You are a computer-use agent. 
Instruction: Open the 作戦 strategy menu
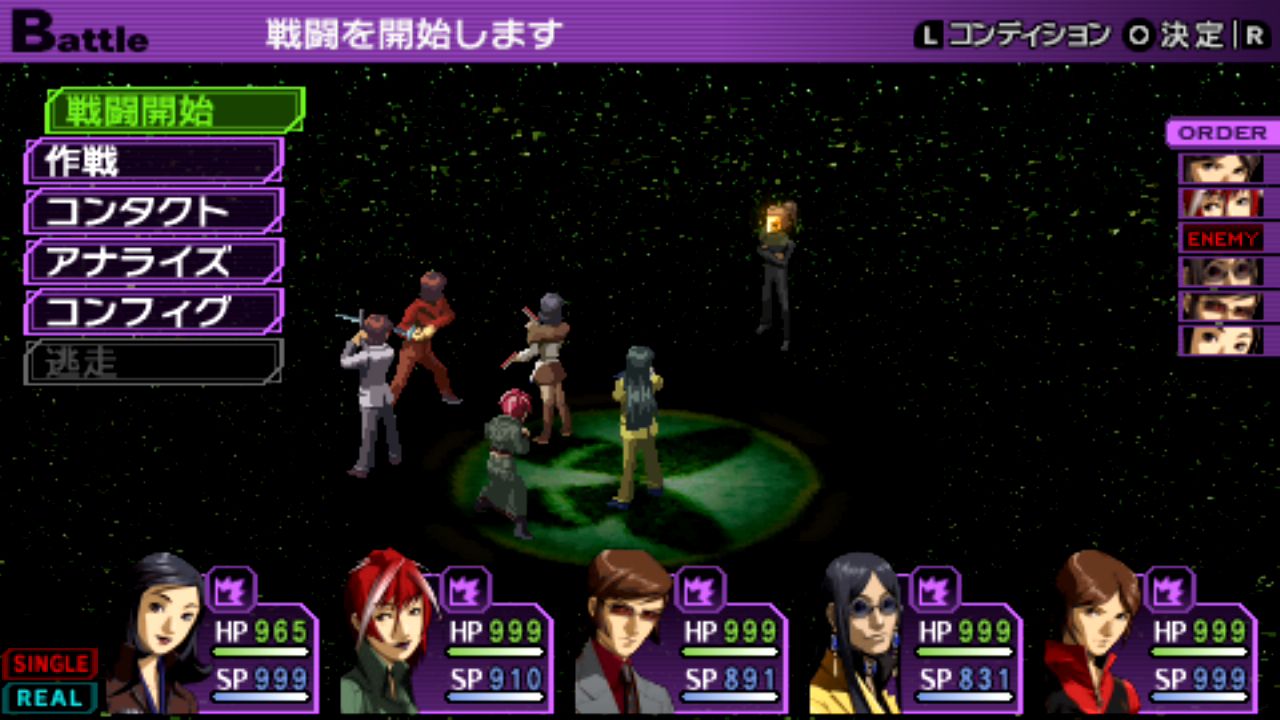154,161
